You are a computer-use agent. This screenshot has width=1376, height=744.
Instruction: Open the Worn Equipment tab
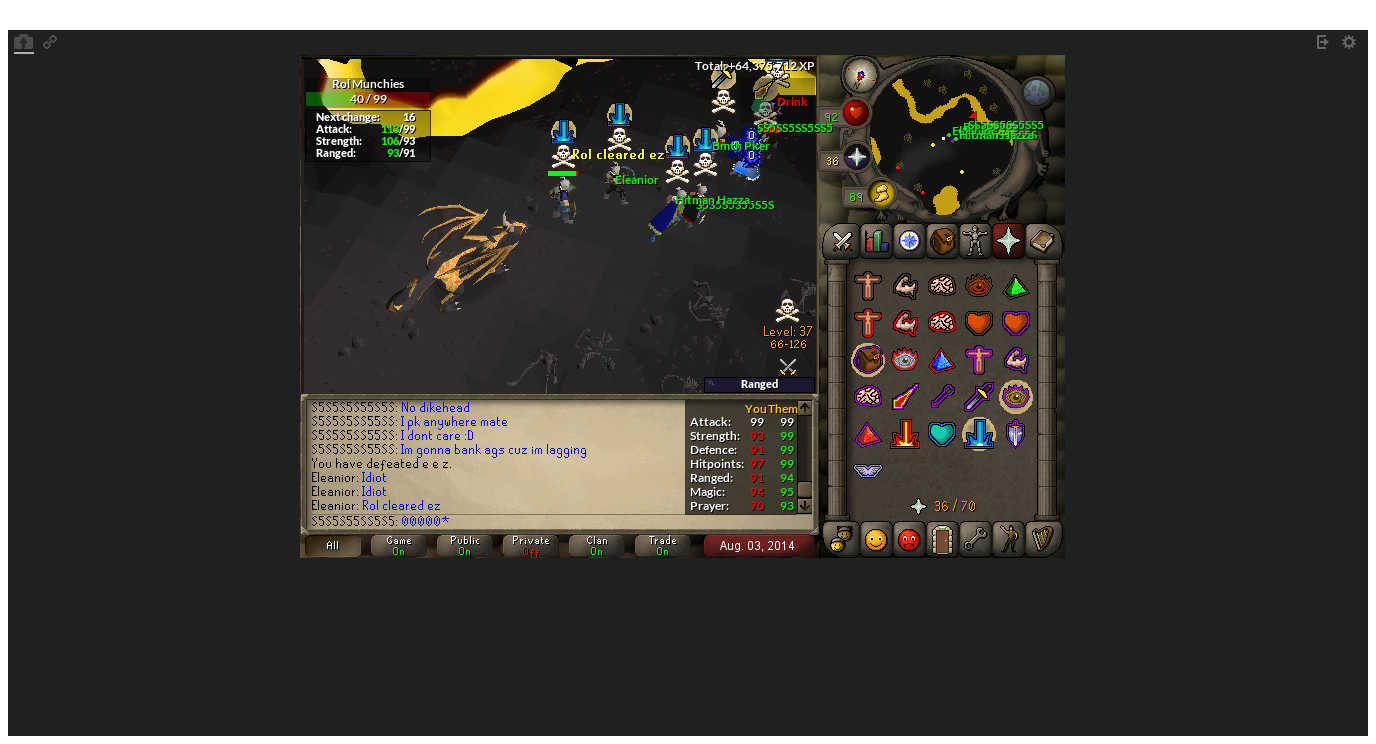[x=975, y=241]
